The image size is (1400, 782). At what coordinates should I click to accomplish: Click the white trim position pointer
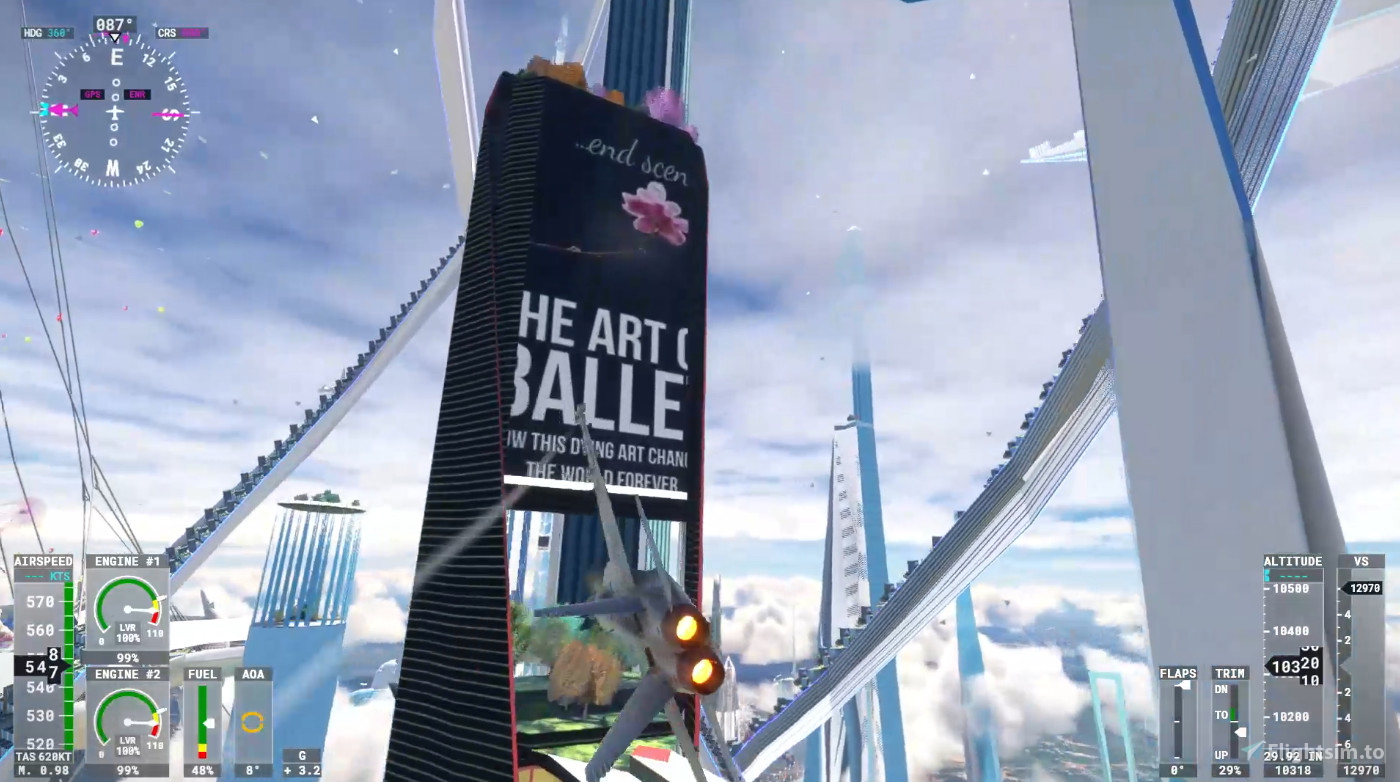point(1240,732)
